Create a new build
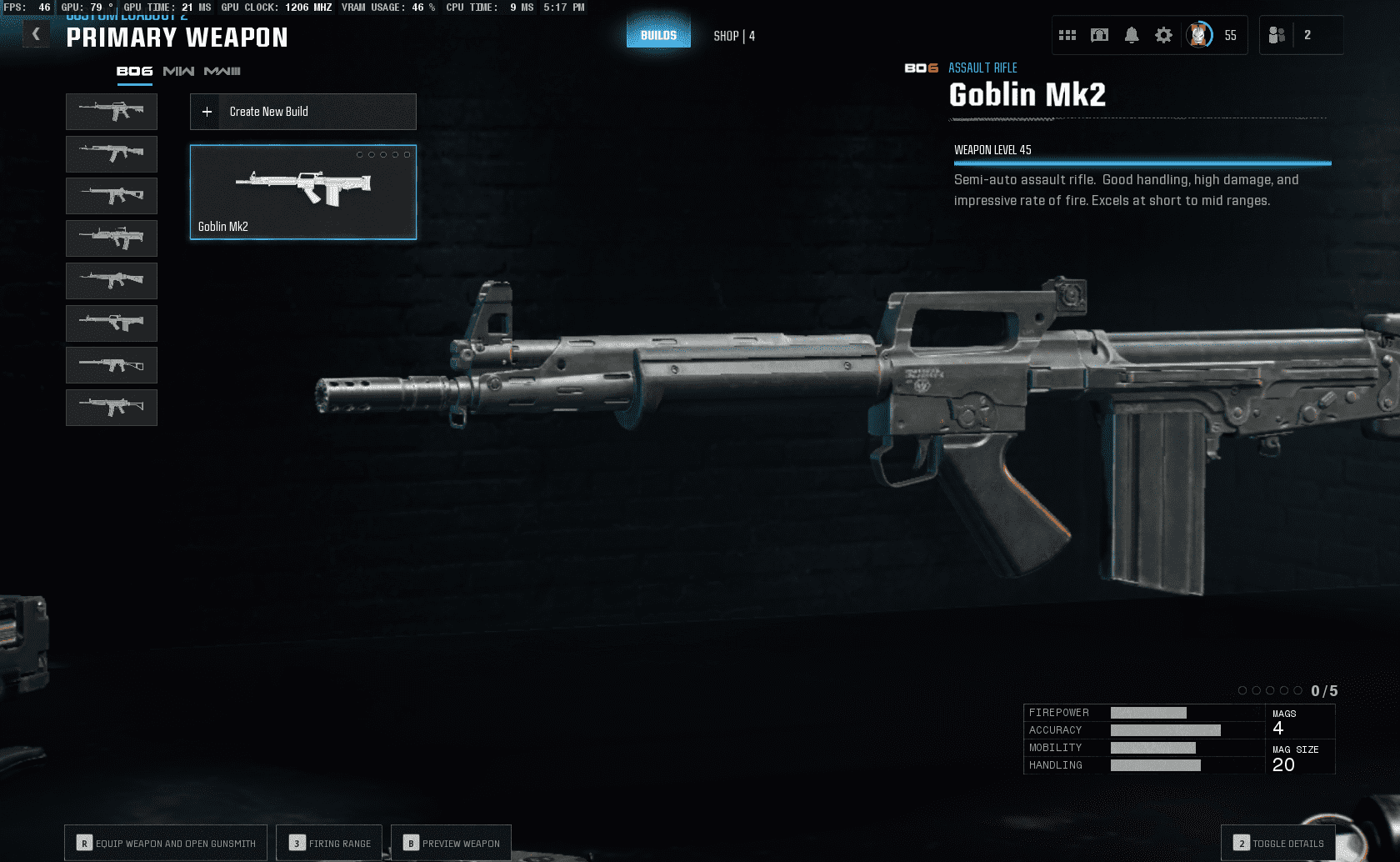The width and height of the screenshot is (1400, 862). 302,112
